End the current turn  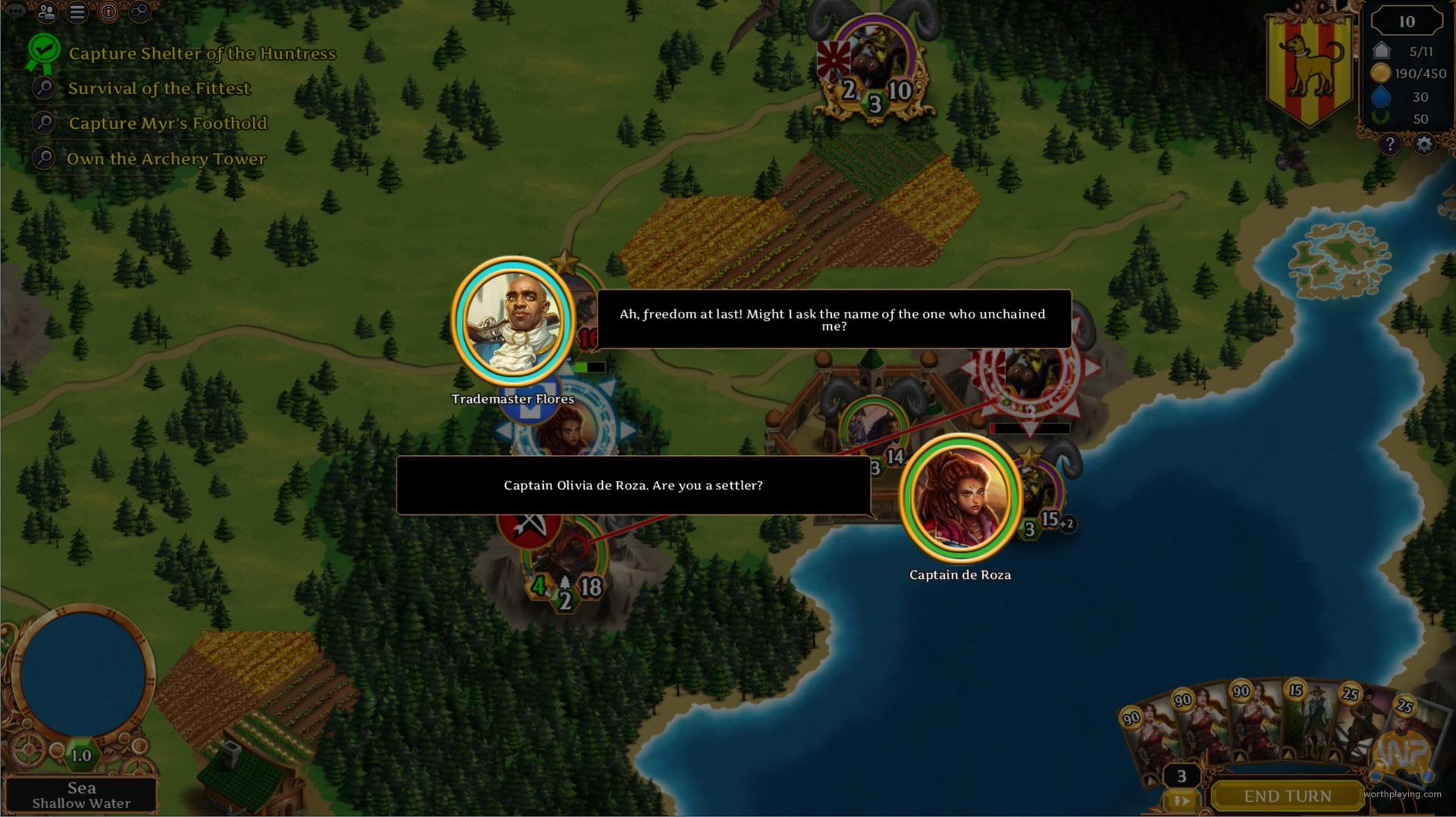click(1287, 796)
